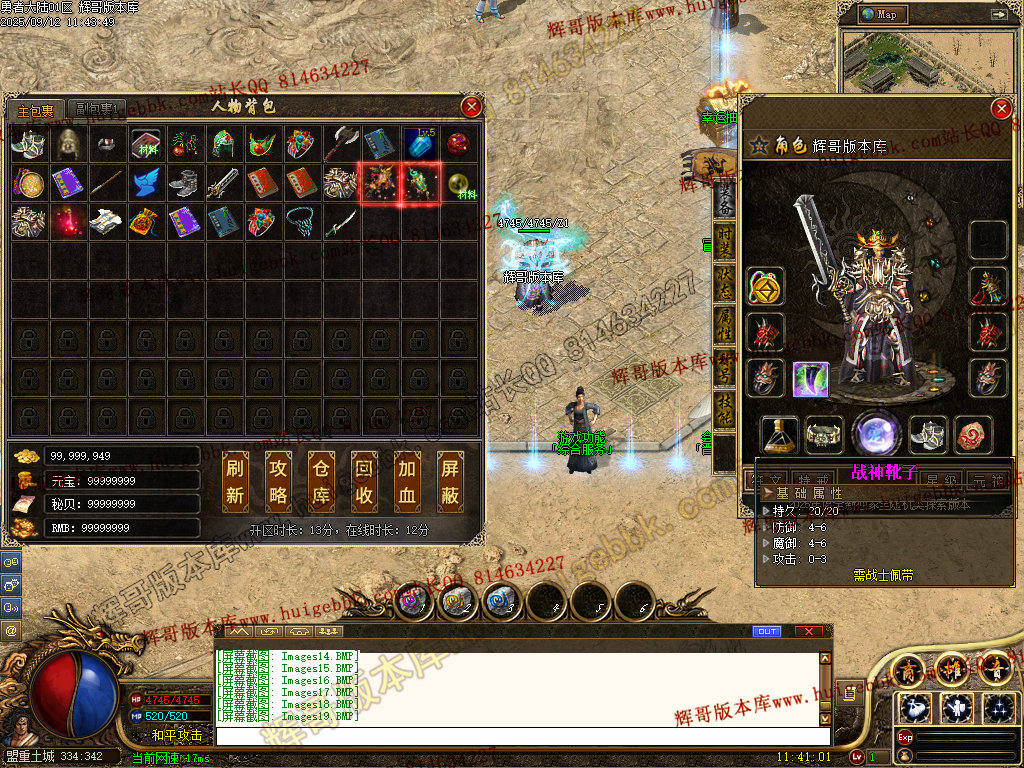This screenshot has width=1024, height=768.
Task: Close the character backpack window
Action: click(471, 106)
